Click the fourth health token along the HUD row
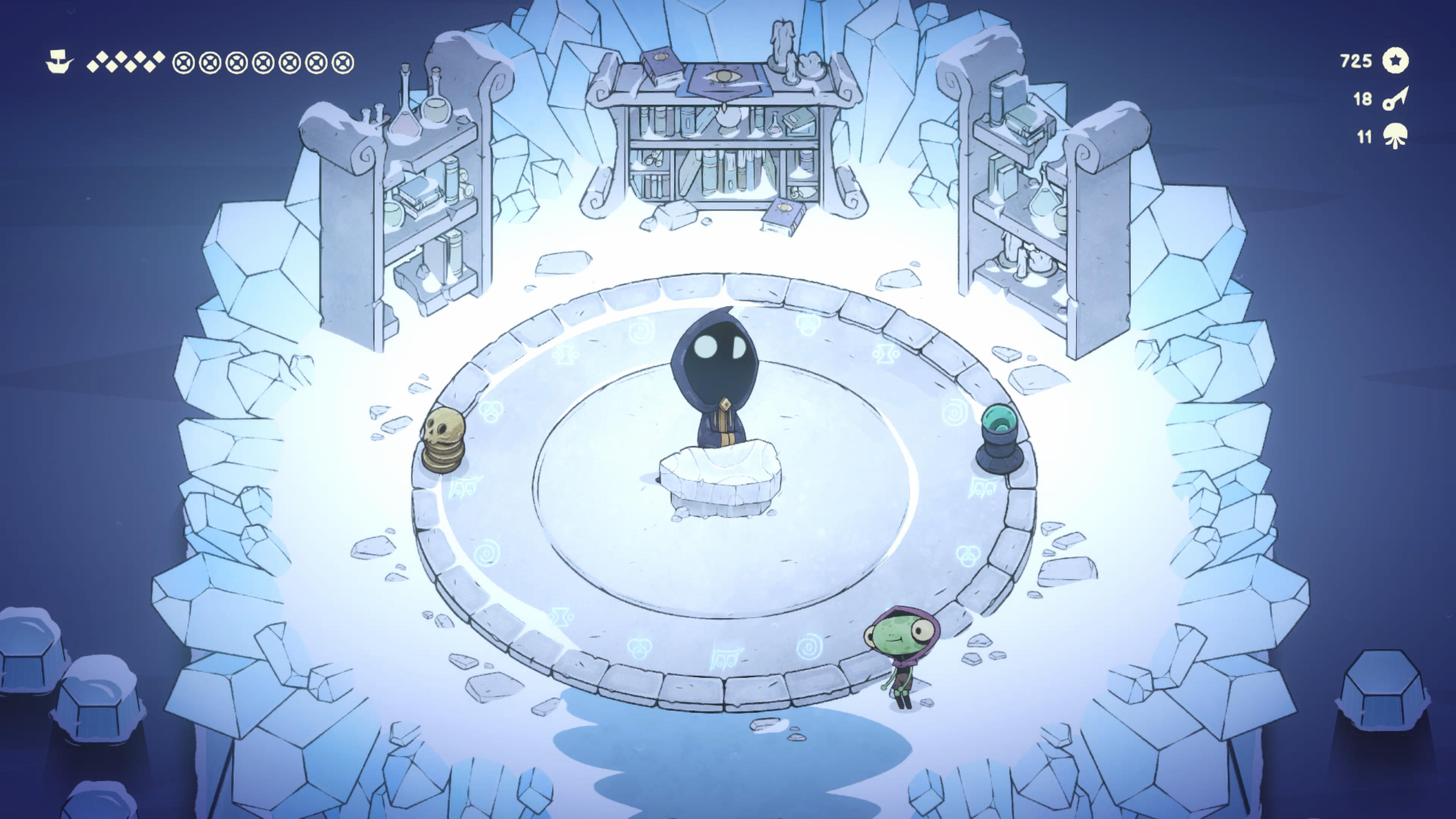1456x819 pixels. click(264, 62)
